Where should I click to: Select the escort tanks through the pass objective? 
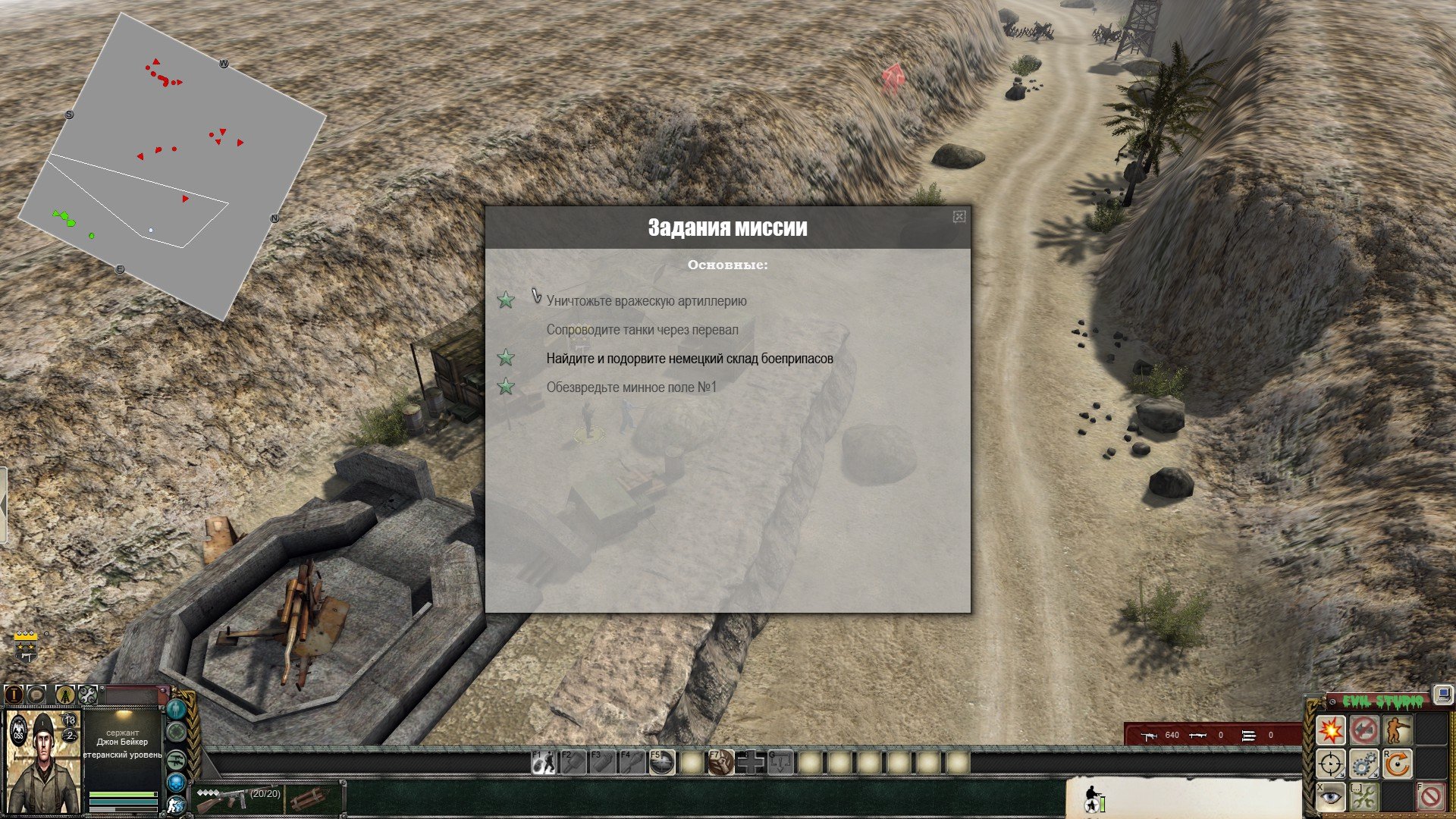tap(642, 330)
